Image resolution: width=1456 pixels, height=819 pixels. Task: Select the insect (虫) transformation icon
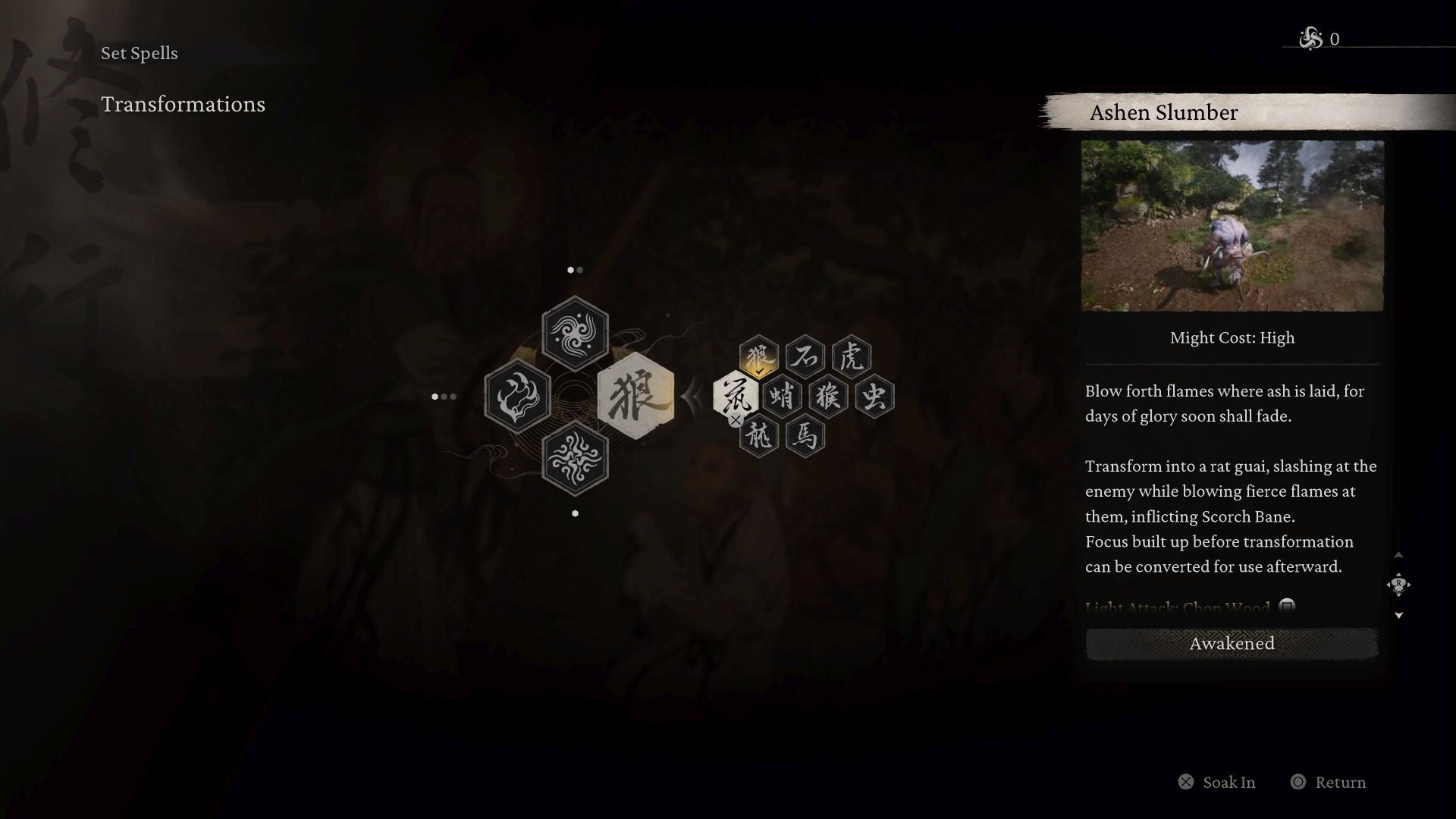tap(876, 395)
